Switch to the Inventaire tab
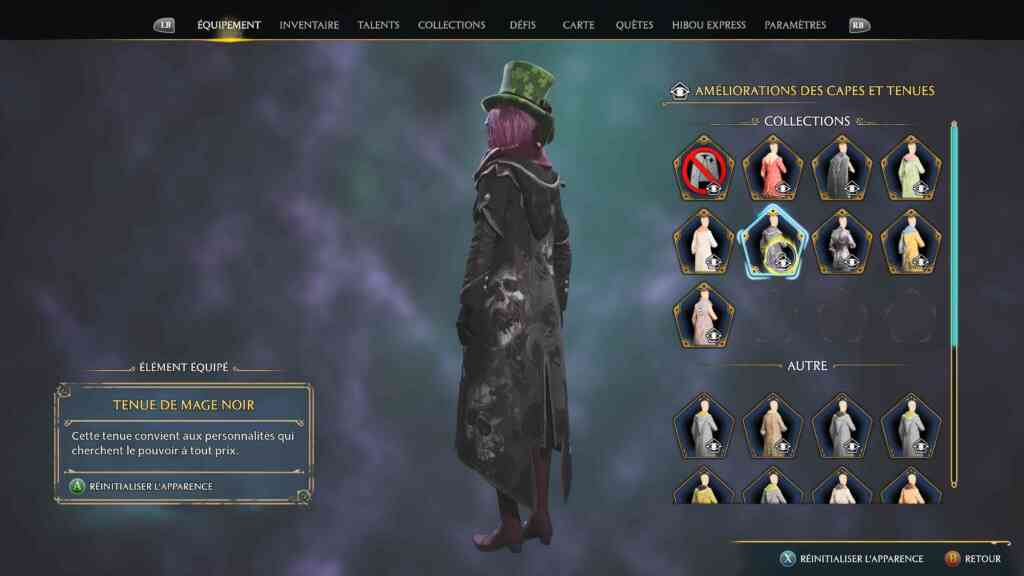Viewport: 1024px width, 576px height. coord(309,25)
